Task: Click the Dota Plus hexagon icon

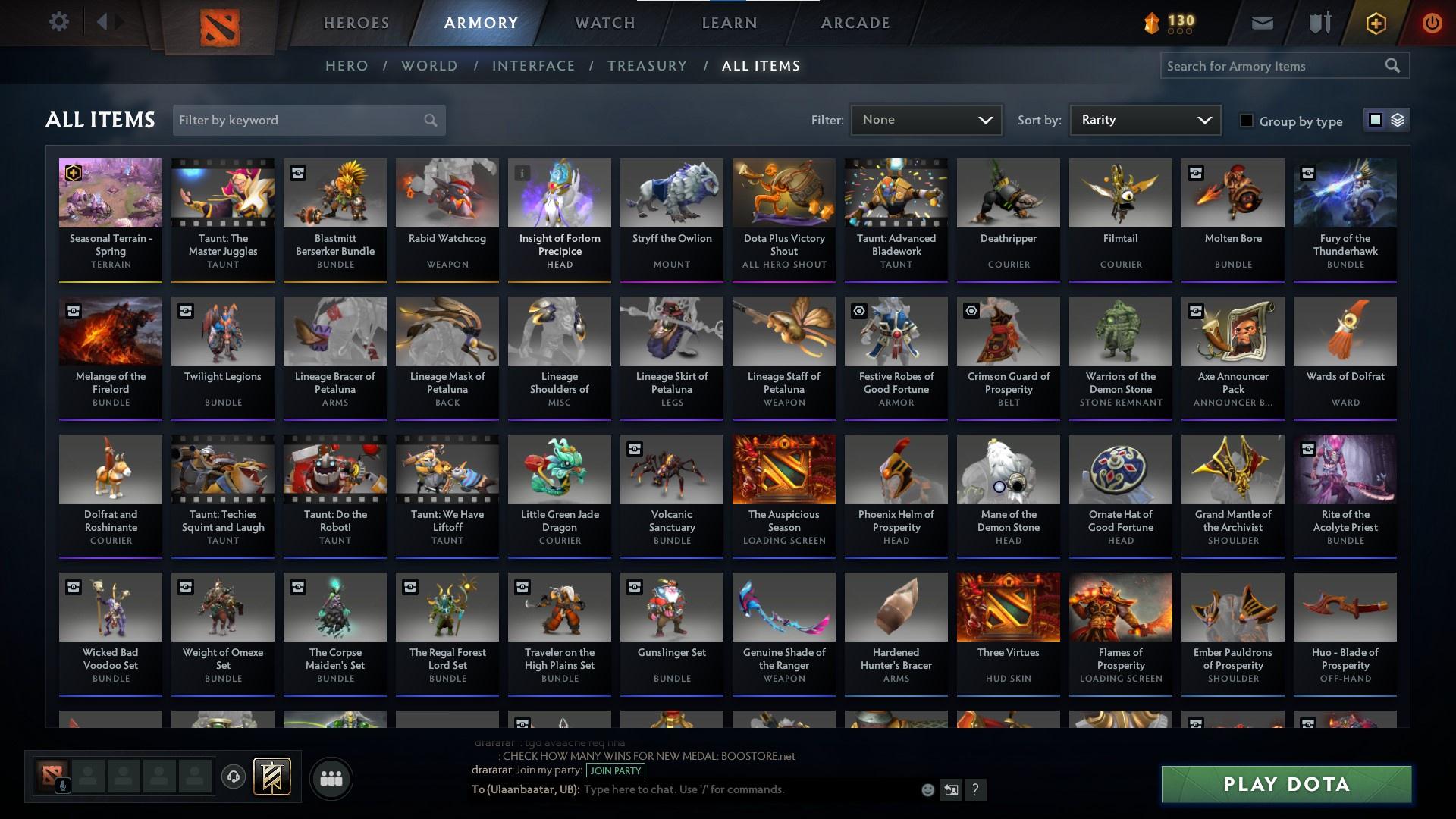Action: point(1376,23)
